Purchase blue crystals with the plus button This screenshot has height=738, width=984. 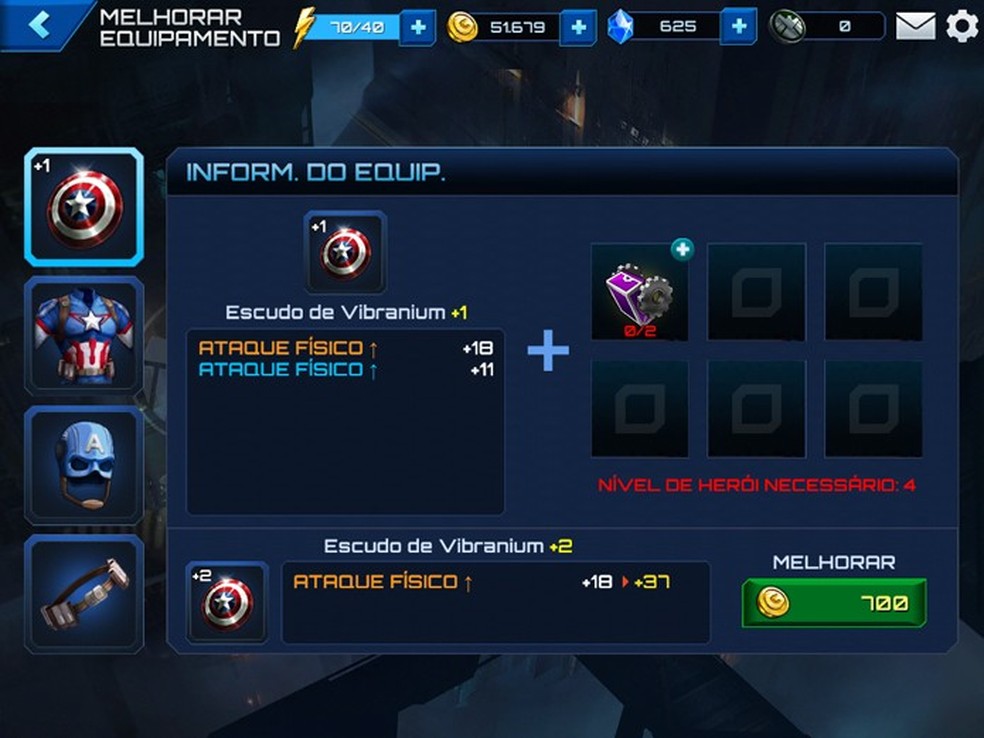pos(738,27)
